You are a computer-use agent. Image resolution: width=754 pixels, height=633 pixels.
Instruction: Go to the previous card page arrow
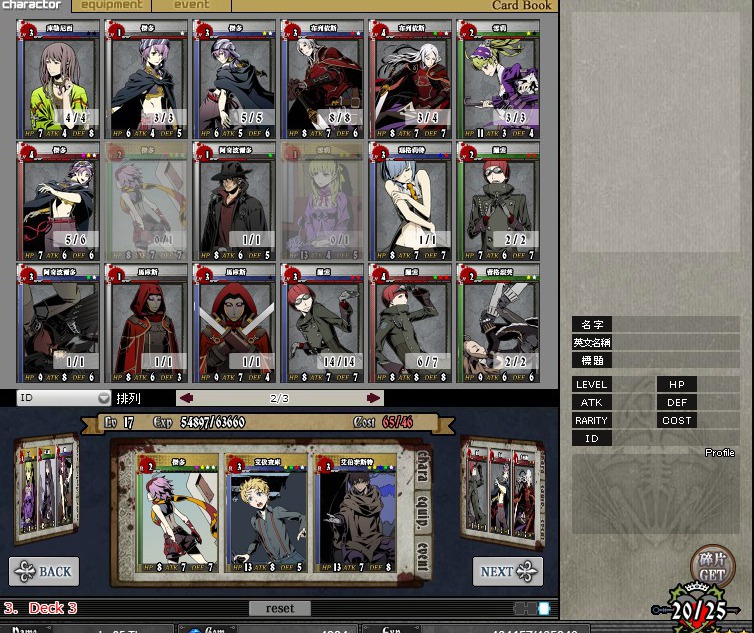185,398
